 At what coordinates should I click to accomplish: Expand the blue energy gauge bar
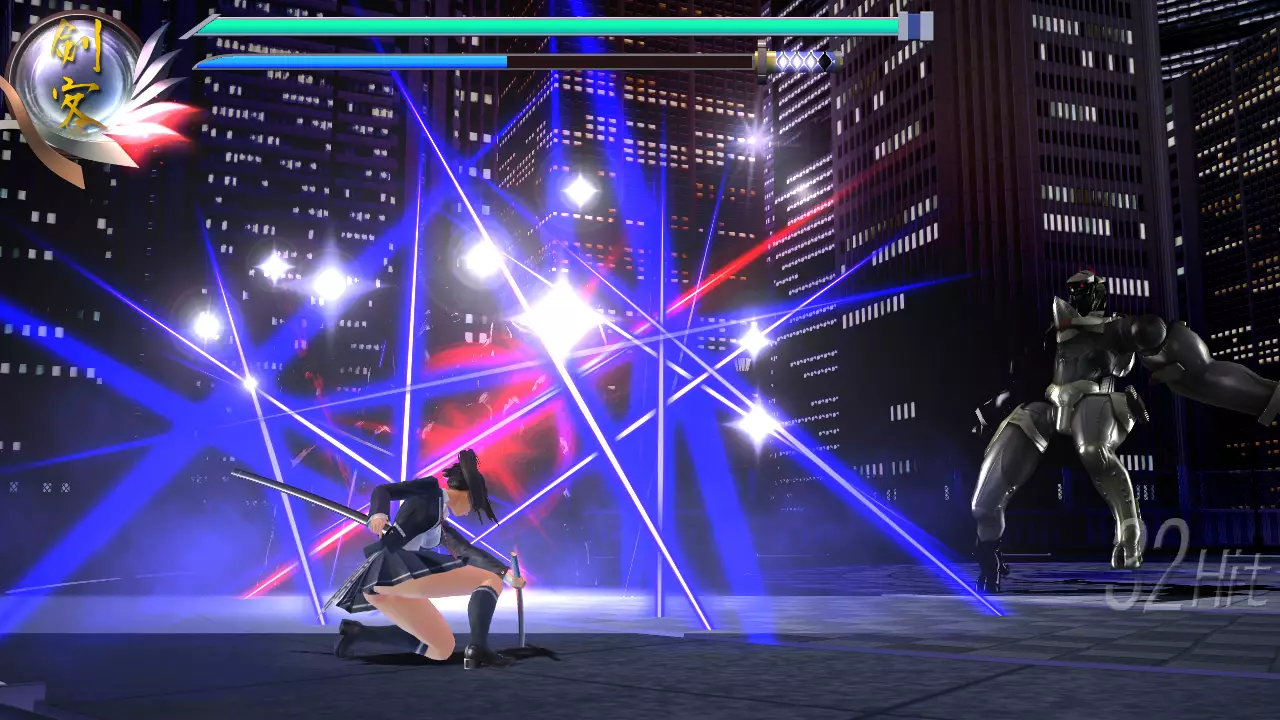coord(350,60)
